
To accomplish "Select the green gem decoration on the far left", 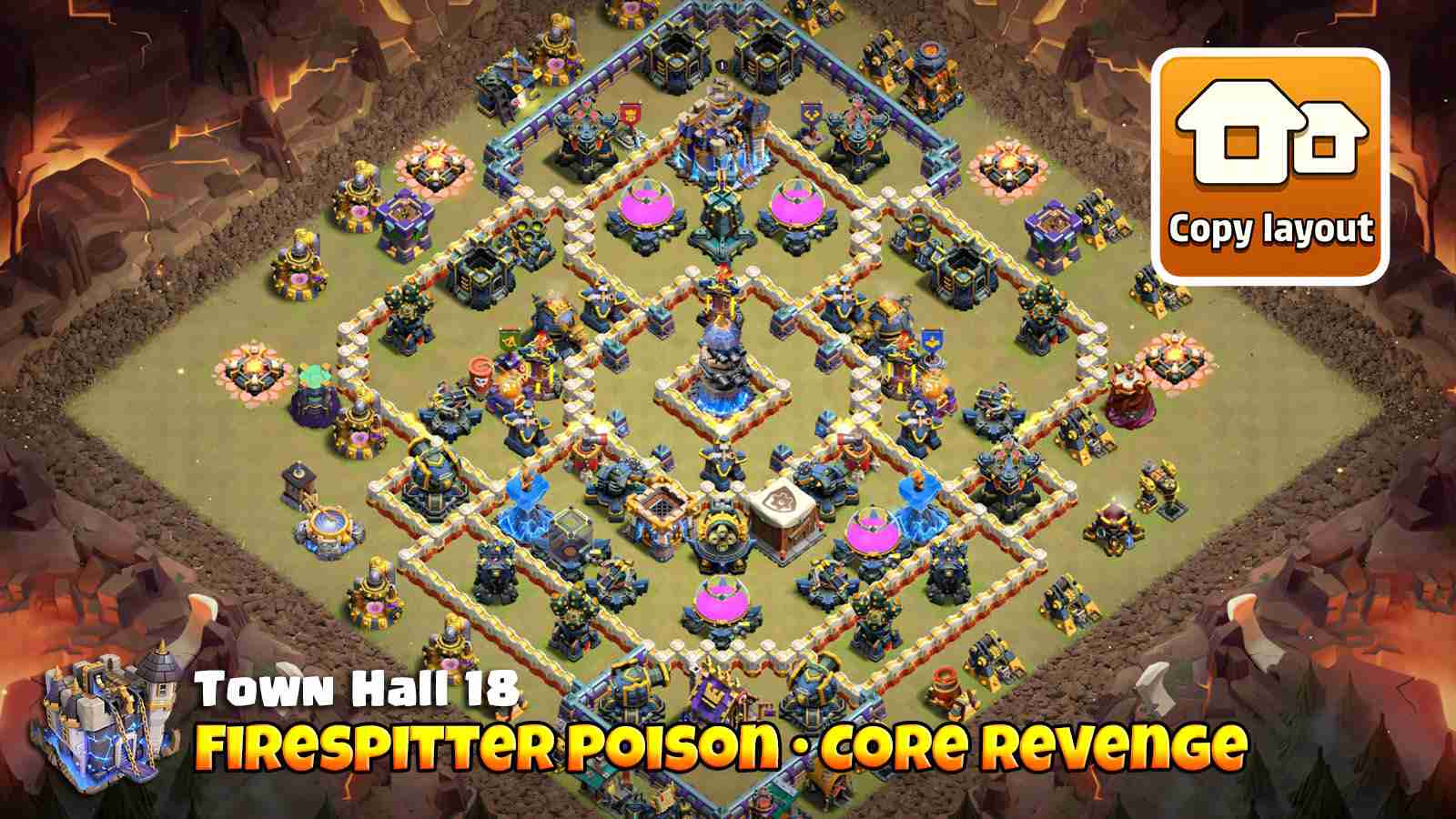I will point(312,376).
